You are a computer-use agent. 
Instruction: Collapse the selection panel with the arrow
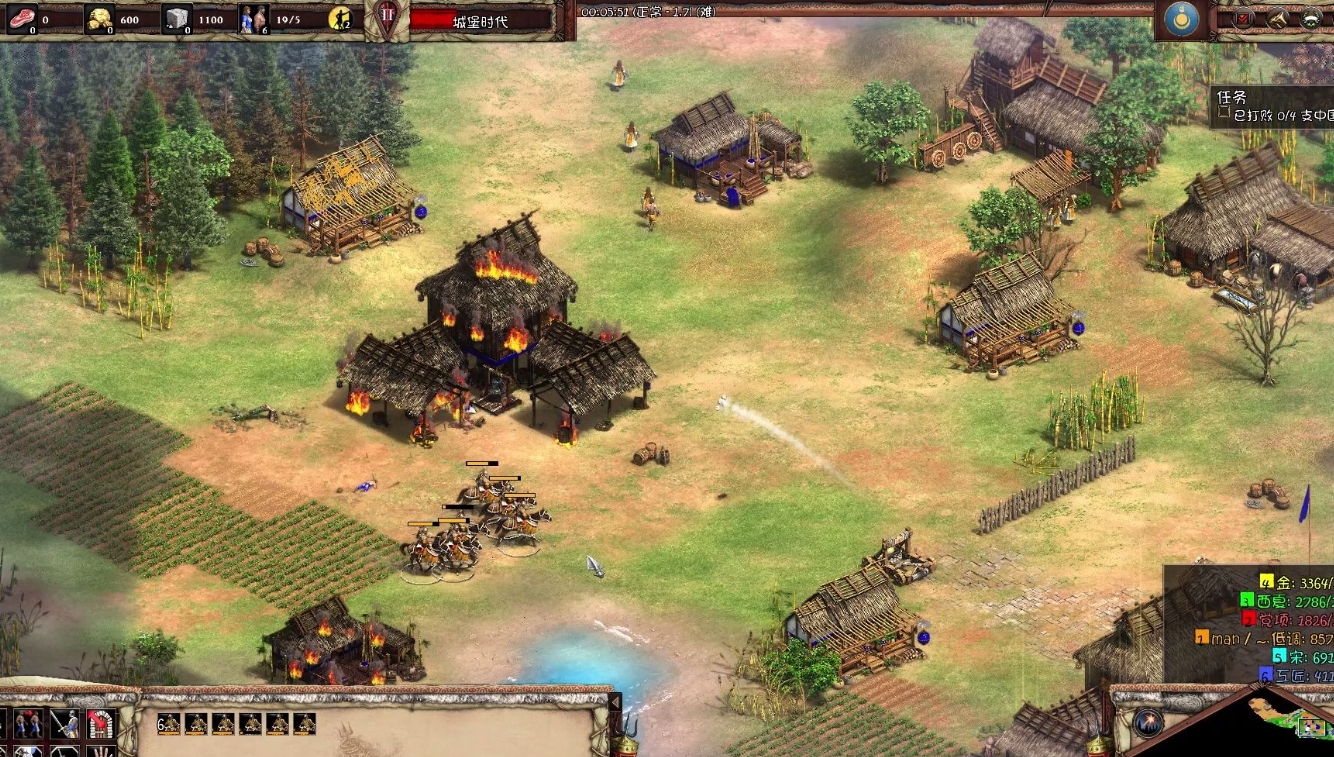615,703
